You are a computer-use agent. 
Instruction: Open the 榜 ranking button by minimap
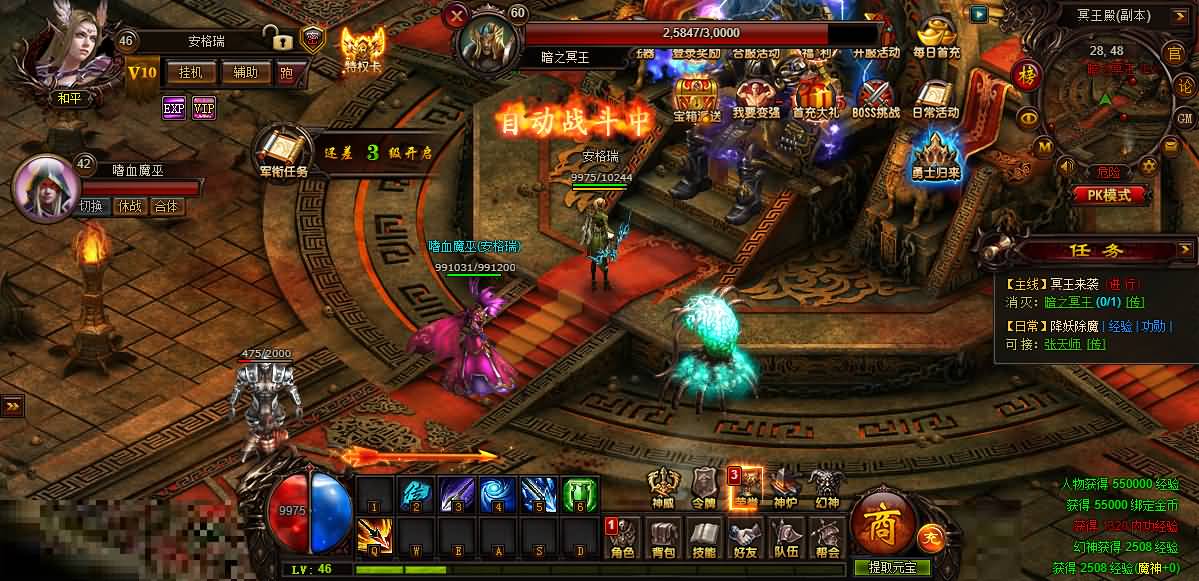(1025, 75)
